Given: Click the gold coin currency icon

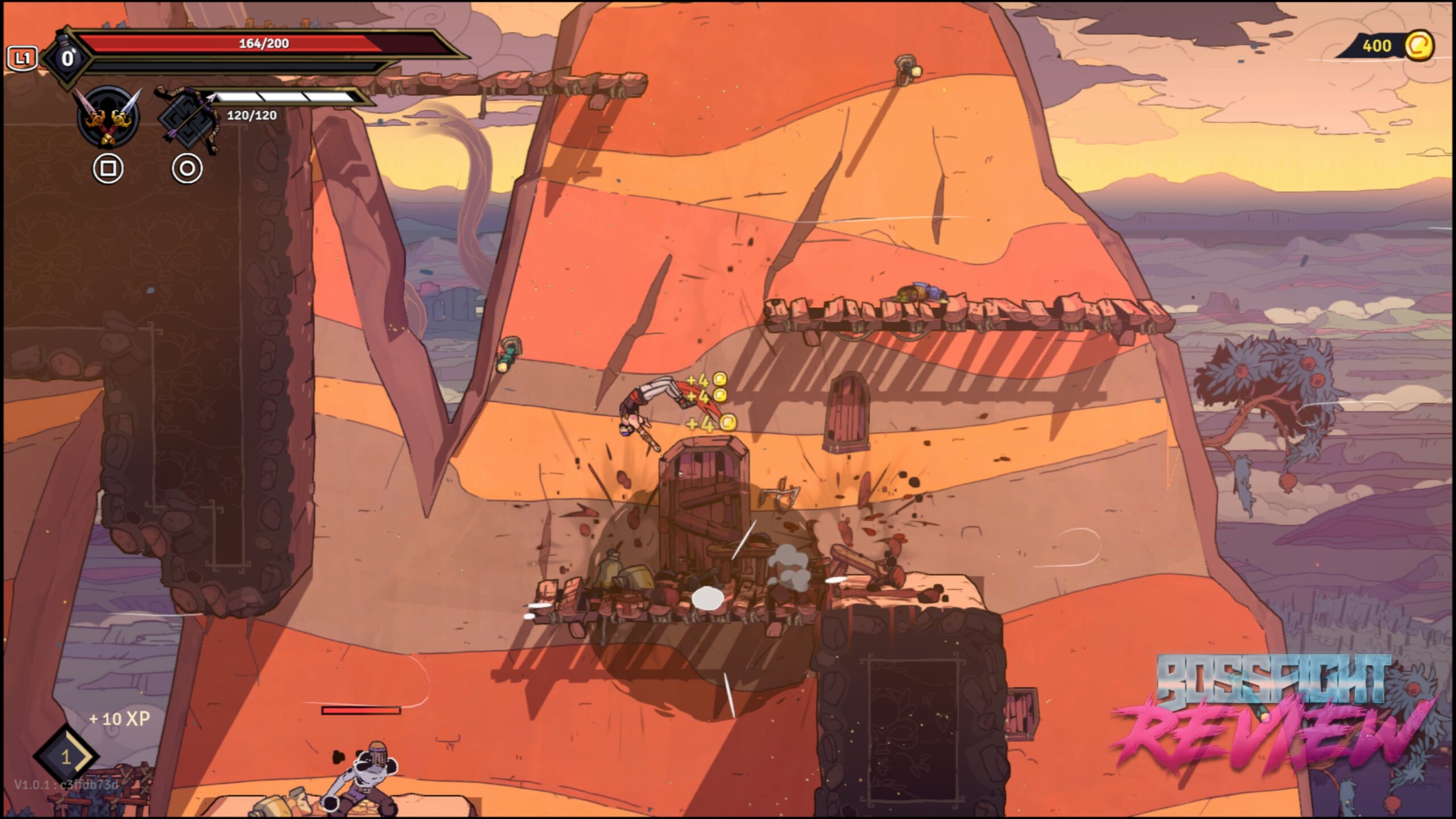Looking at the screenshot, I should click(1418, 45).
